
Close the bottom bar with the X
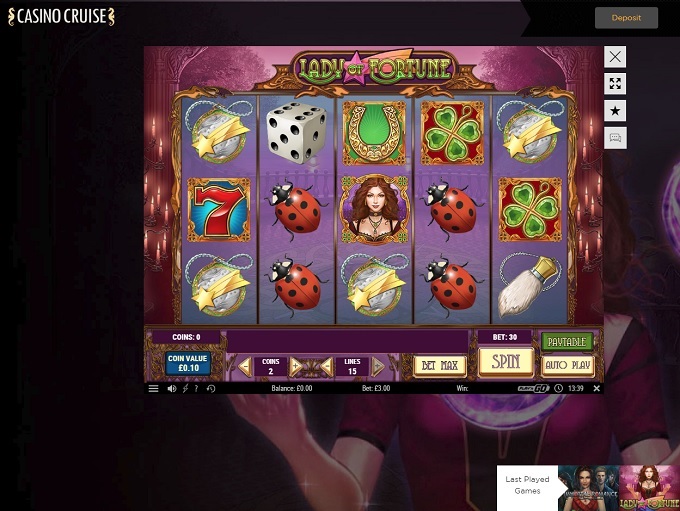(x=597, y=388)
